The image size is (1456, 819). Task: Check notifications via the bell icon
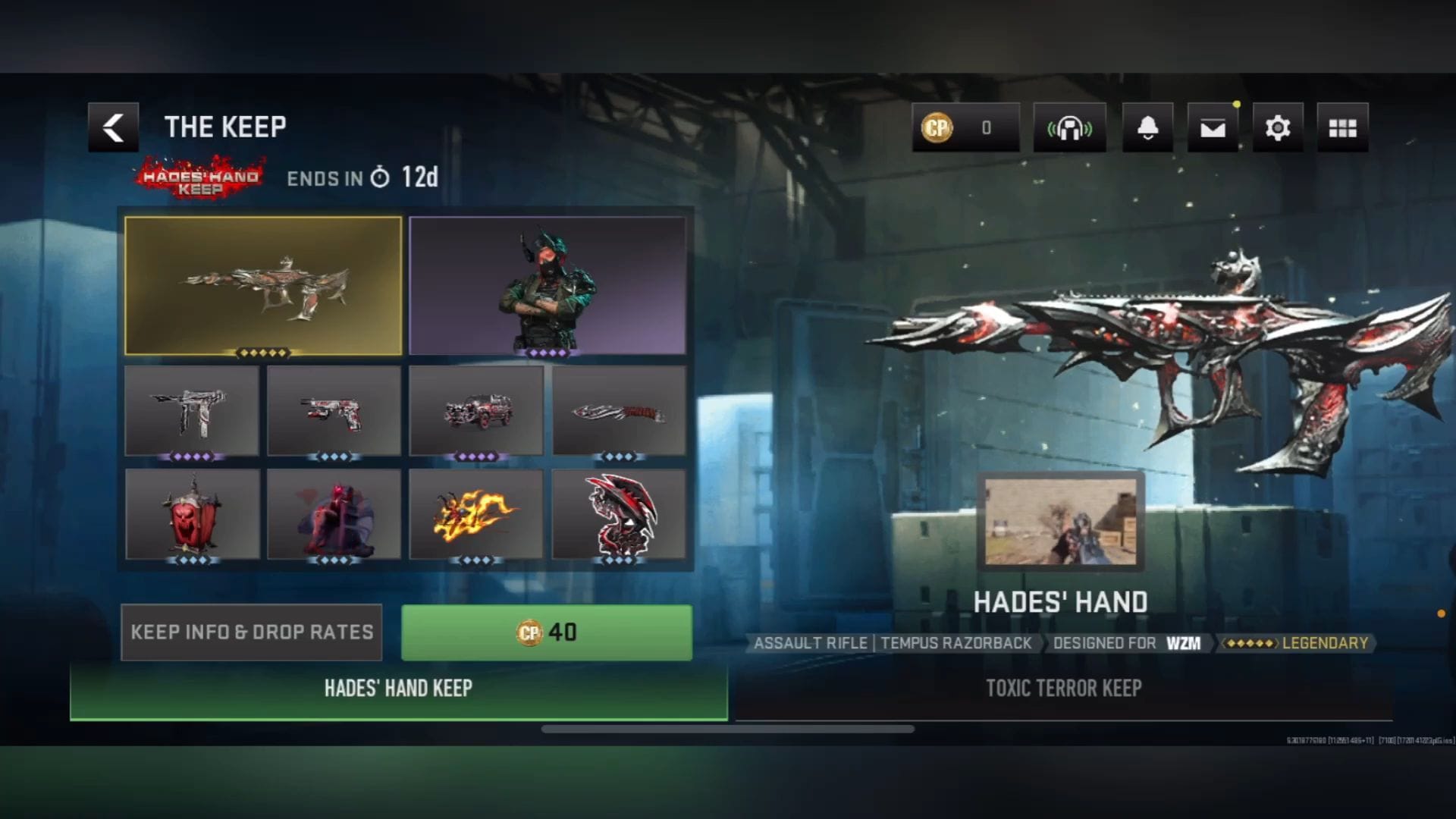click(1147, 127)
